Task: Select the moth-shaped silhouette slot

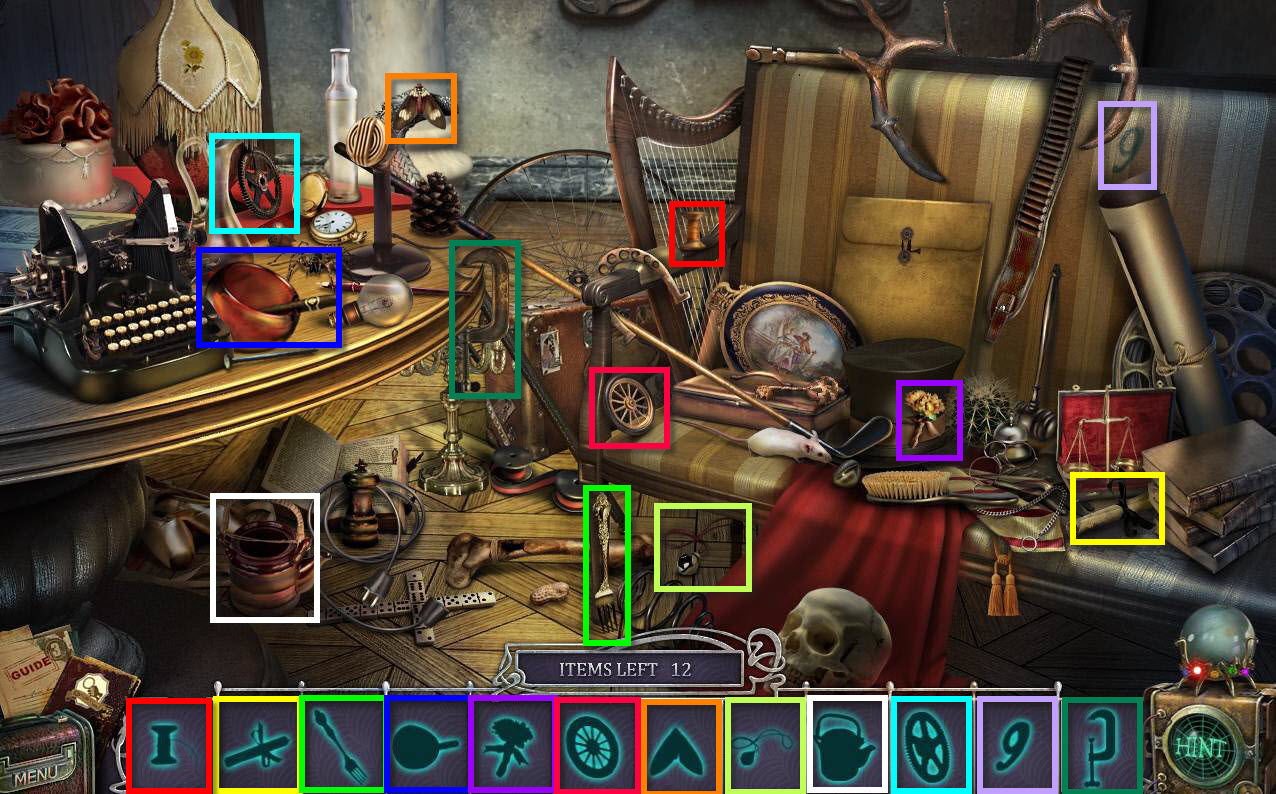Action: (x=681, y=745)
